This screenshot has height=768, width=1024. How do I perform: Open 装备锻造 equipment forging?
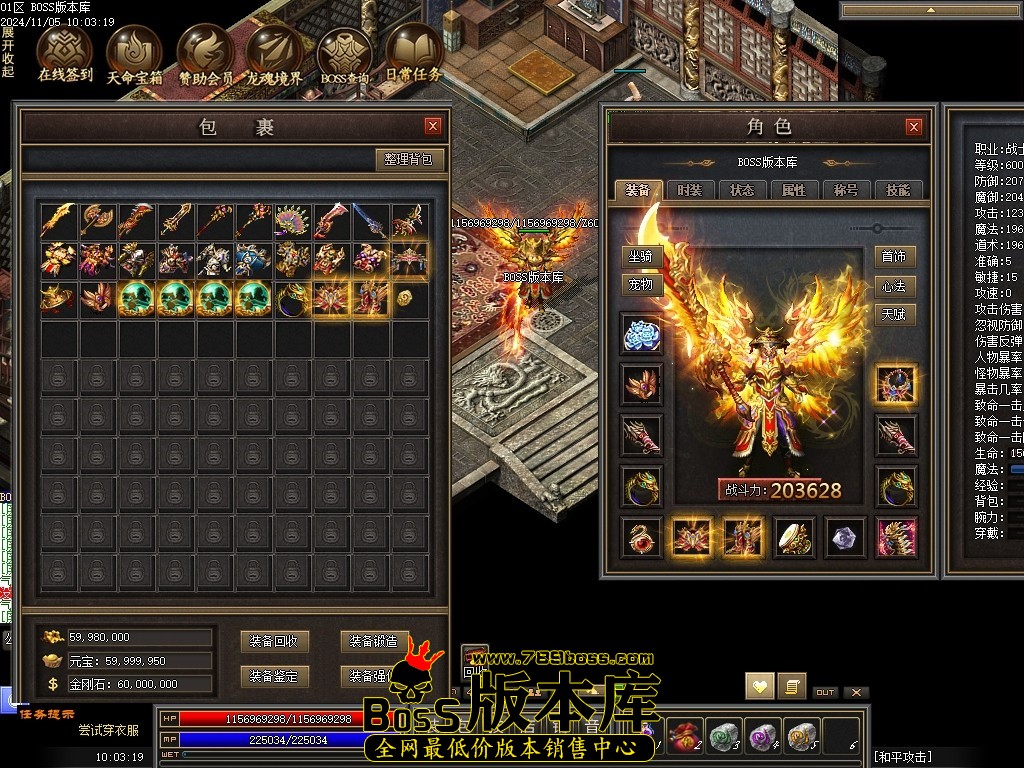point(373,642)
